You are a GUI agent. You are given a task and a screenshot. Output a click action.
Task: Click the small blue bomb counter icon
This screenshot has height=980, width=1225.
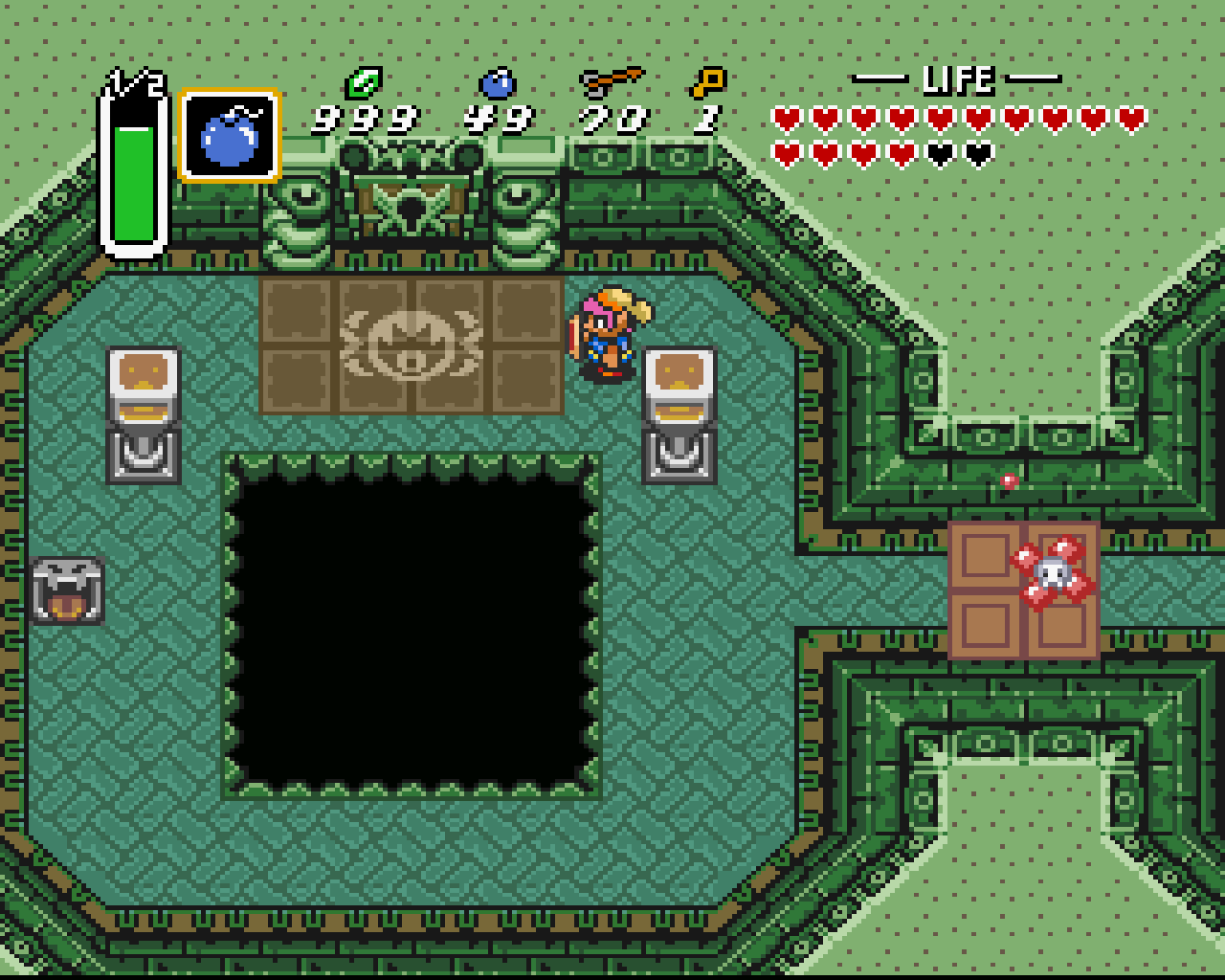pyautogui.click(x=498, y=83)
